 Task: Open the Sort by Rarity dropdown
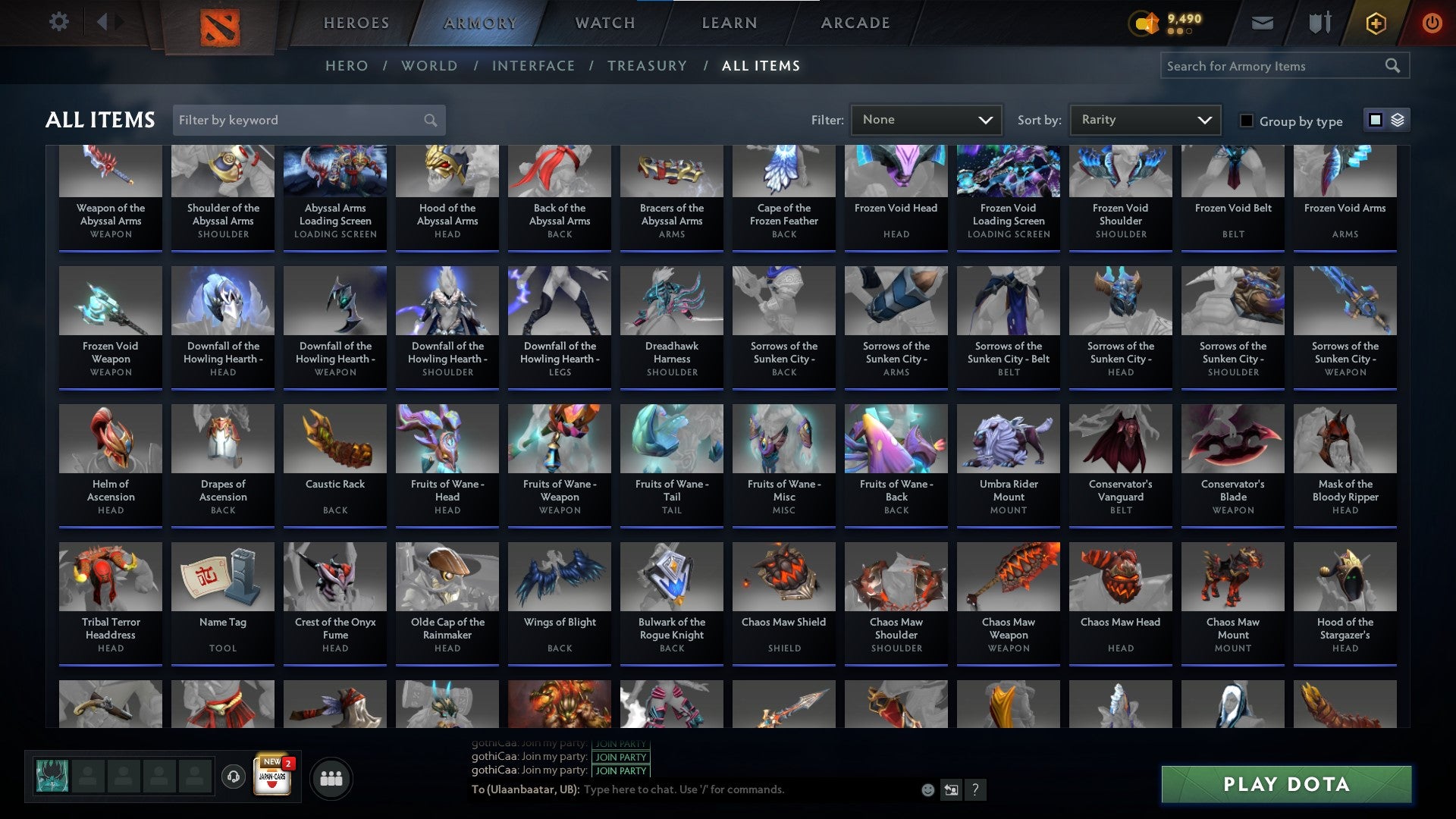pyautogui.click(x=1144, y=119)
